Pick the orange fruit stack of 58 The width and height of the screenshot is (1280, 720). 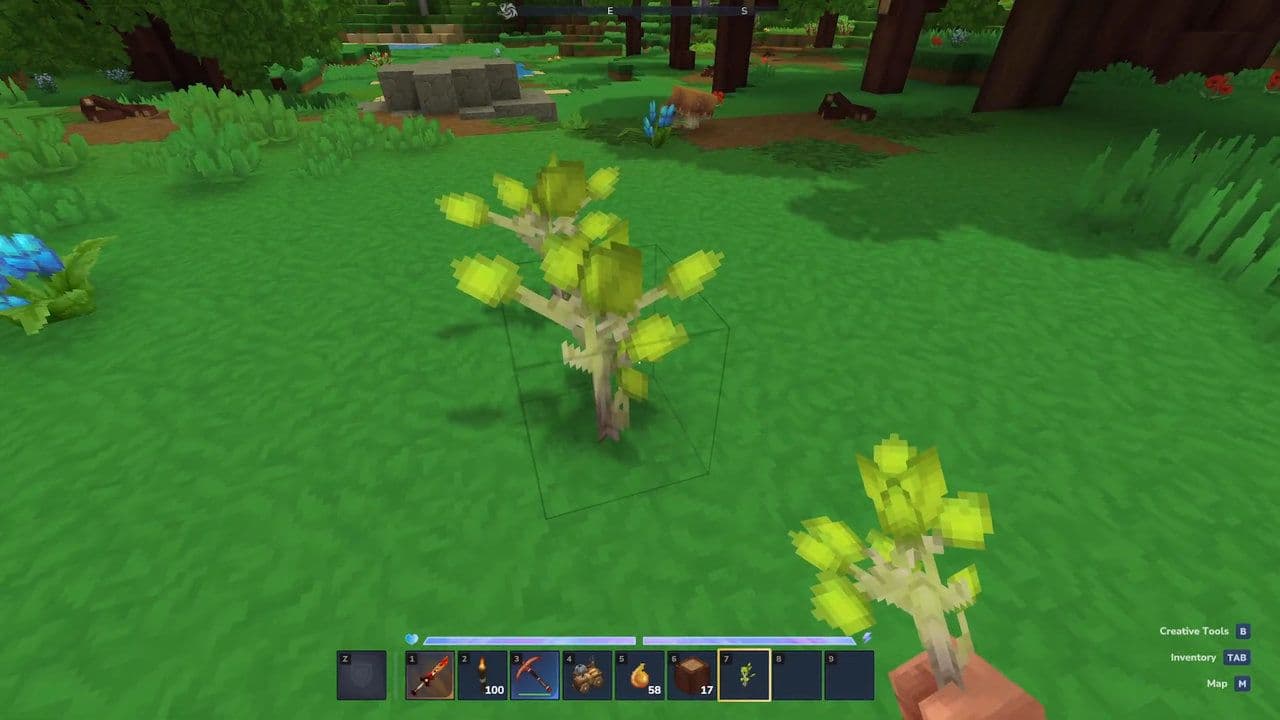click(x=639, y=675)
